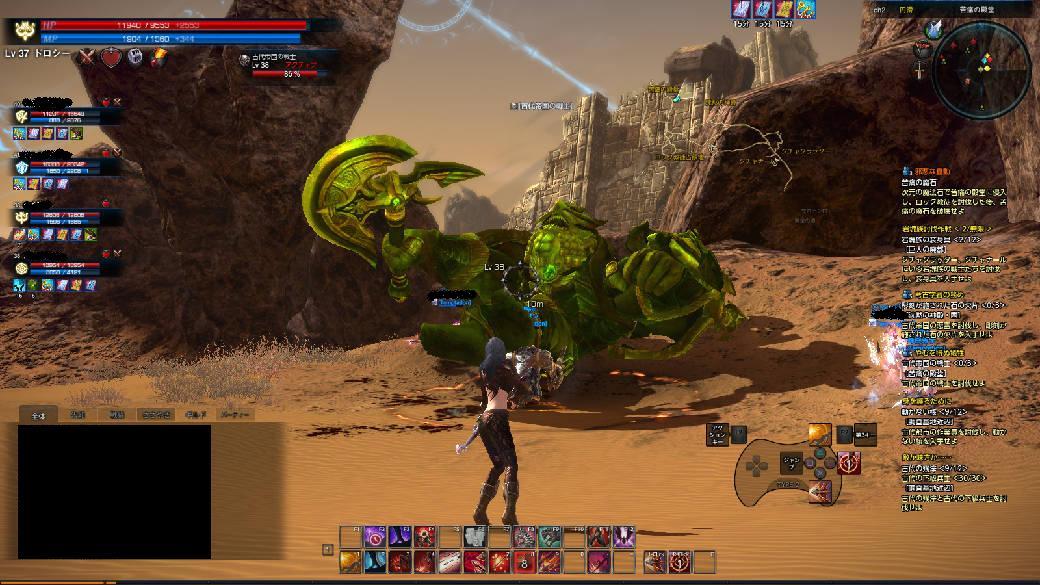Click the black chat log window
This screenshot has width=1040, height=585.
point(114,491)
